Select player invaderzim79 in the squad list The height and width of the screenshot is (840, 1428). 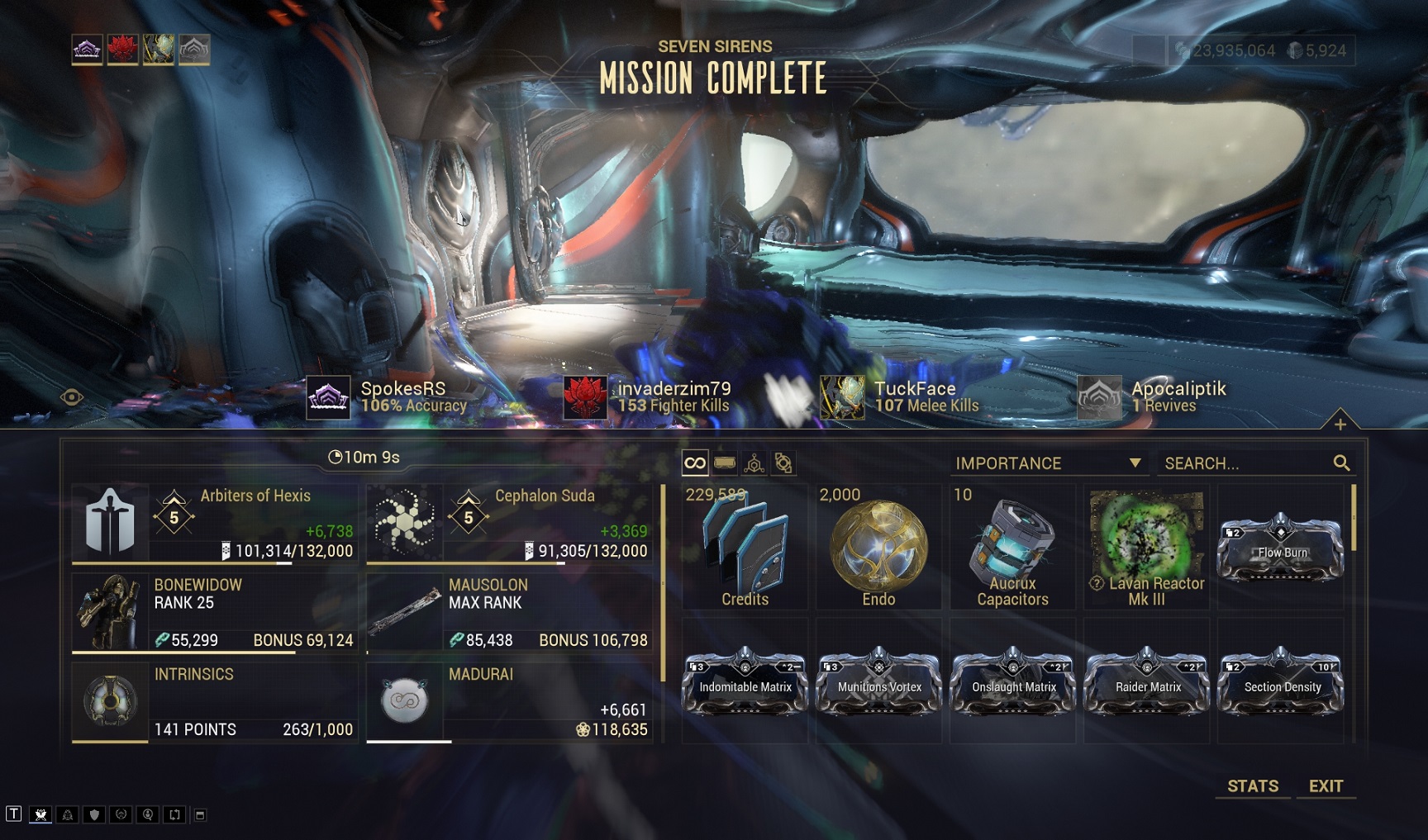click(x=647, y=396)
